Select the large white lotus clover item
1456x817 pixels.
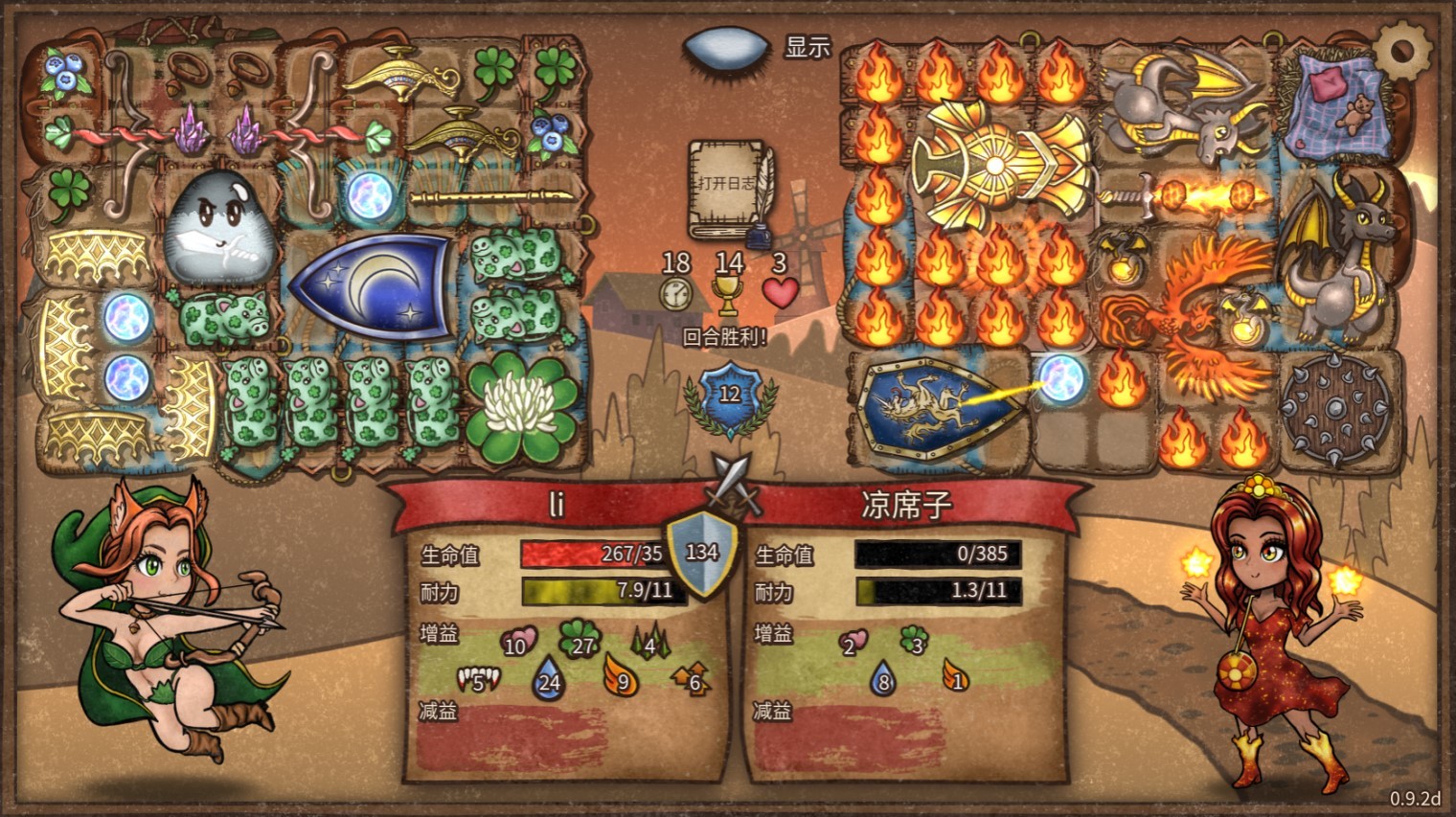click(522, 409)
